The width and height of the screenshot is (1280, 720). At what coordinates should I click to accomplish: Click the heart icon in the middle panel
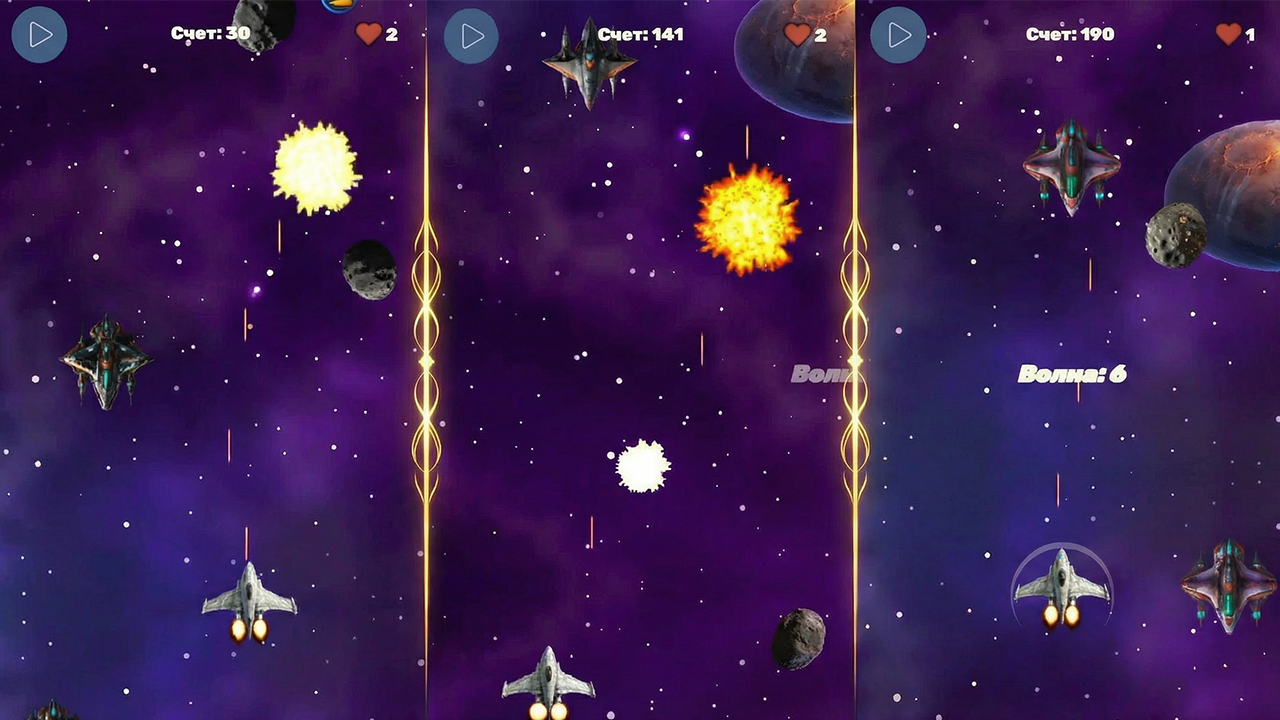coord(796,33)
